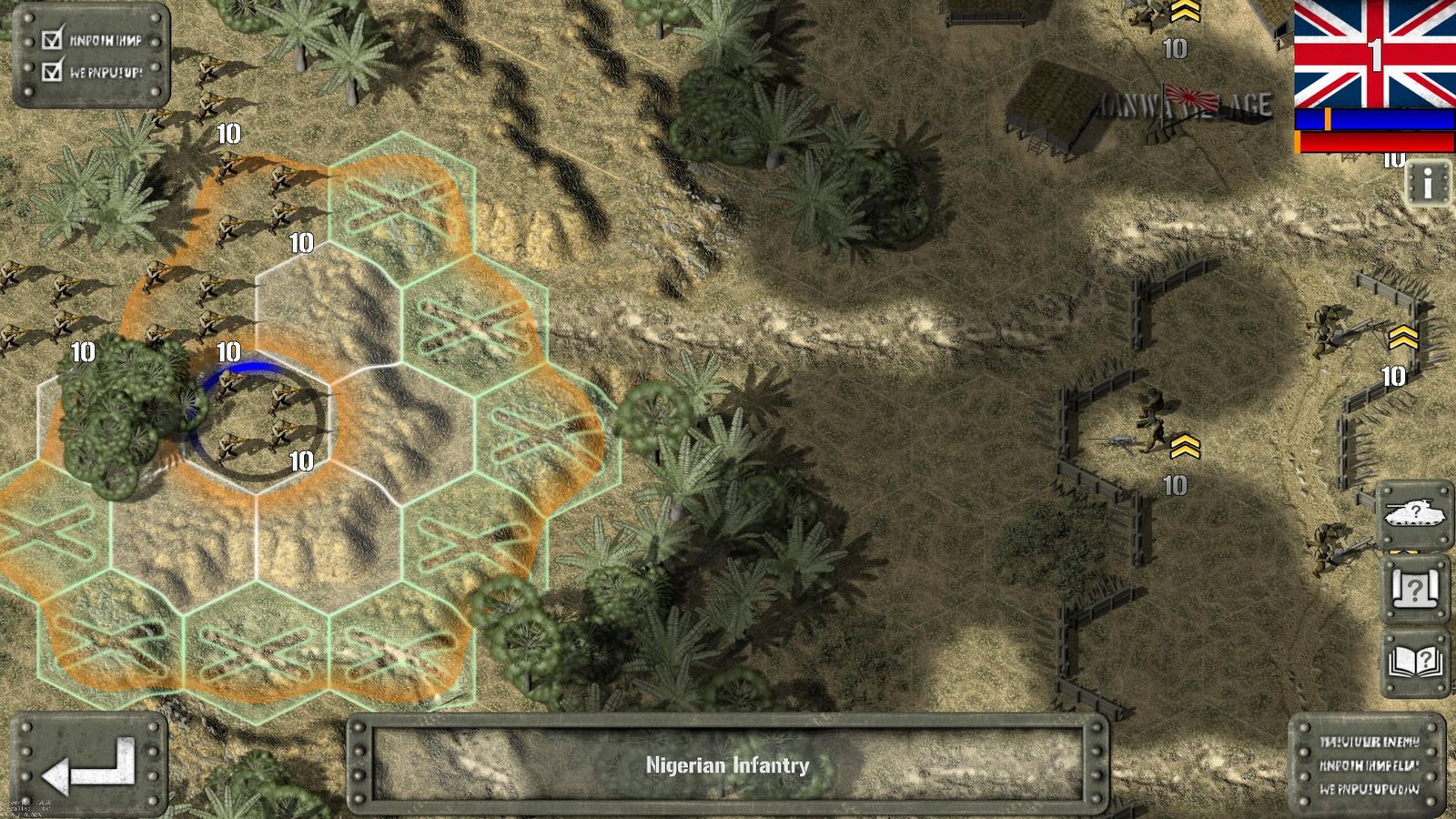Click the back arrow button bottom left
1456x819 pixels.
[x=86, y=769]
